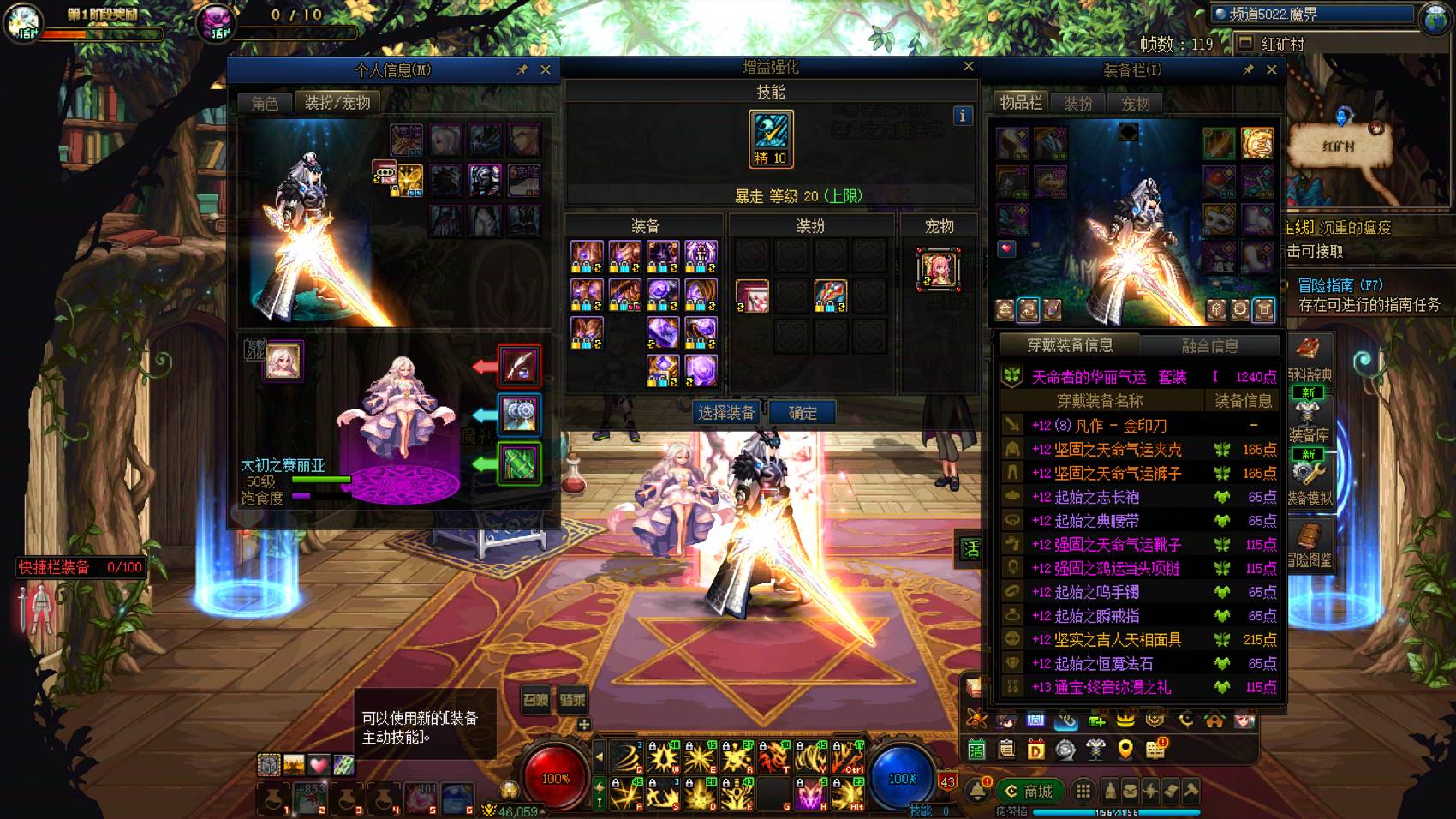The height and width of the screenshot is (819, 1456).
Task: Select the 凡作 - 金印刀 weapon row
Action: 1139,426
